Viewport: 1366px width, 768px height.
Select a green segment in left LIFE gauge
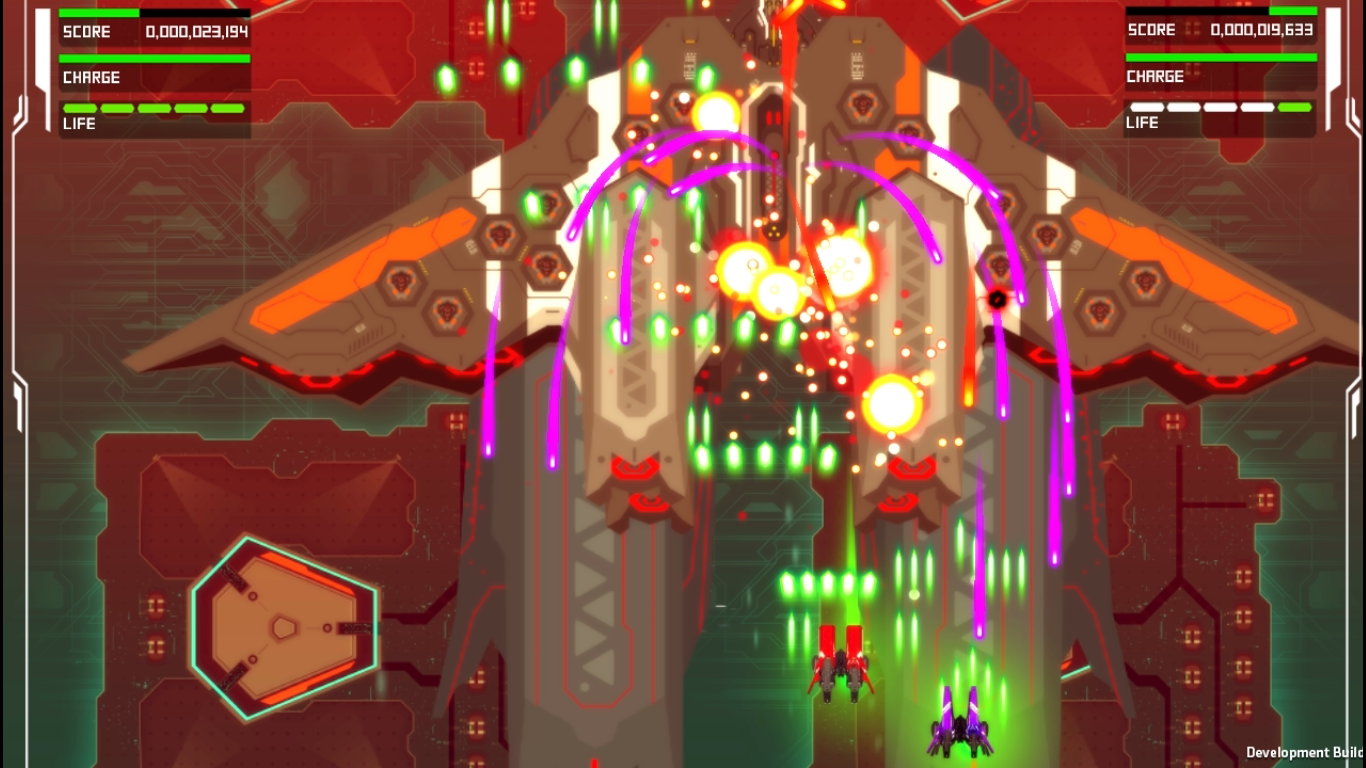pyautogui.click(x=80, y=107)
